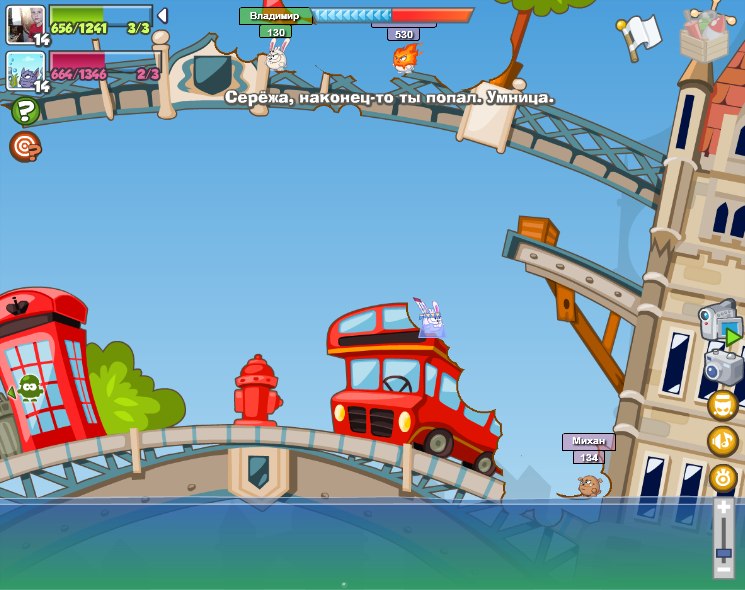This screenshot has width=745, height=590.
Task: Collapse the team panel with the white arrow
Action: click(x=162, y=16)
